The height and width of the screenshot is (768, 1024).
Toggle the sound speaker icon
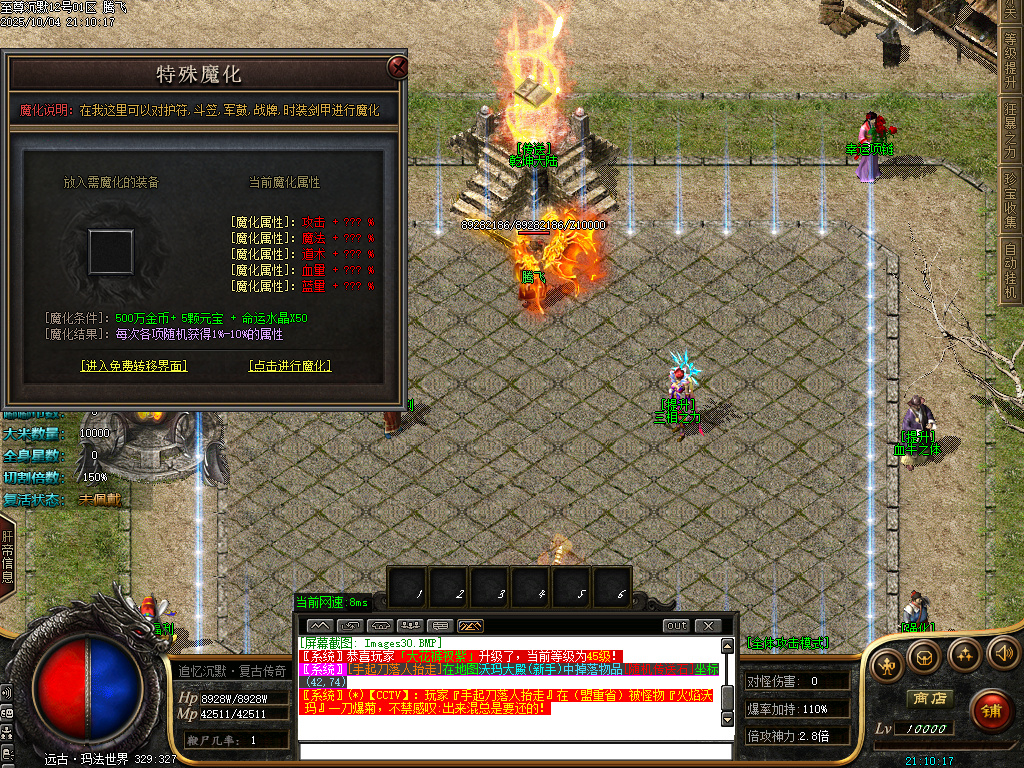1002,653
